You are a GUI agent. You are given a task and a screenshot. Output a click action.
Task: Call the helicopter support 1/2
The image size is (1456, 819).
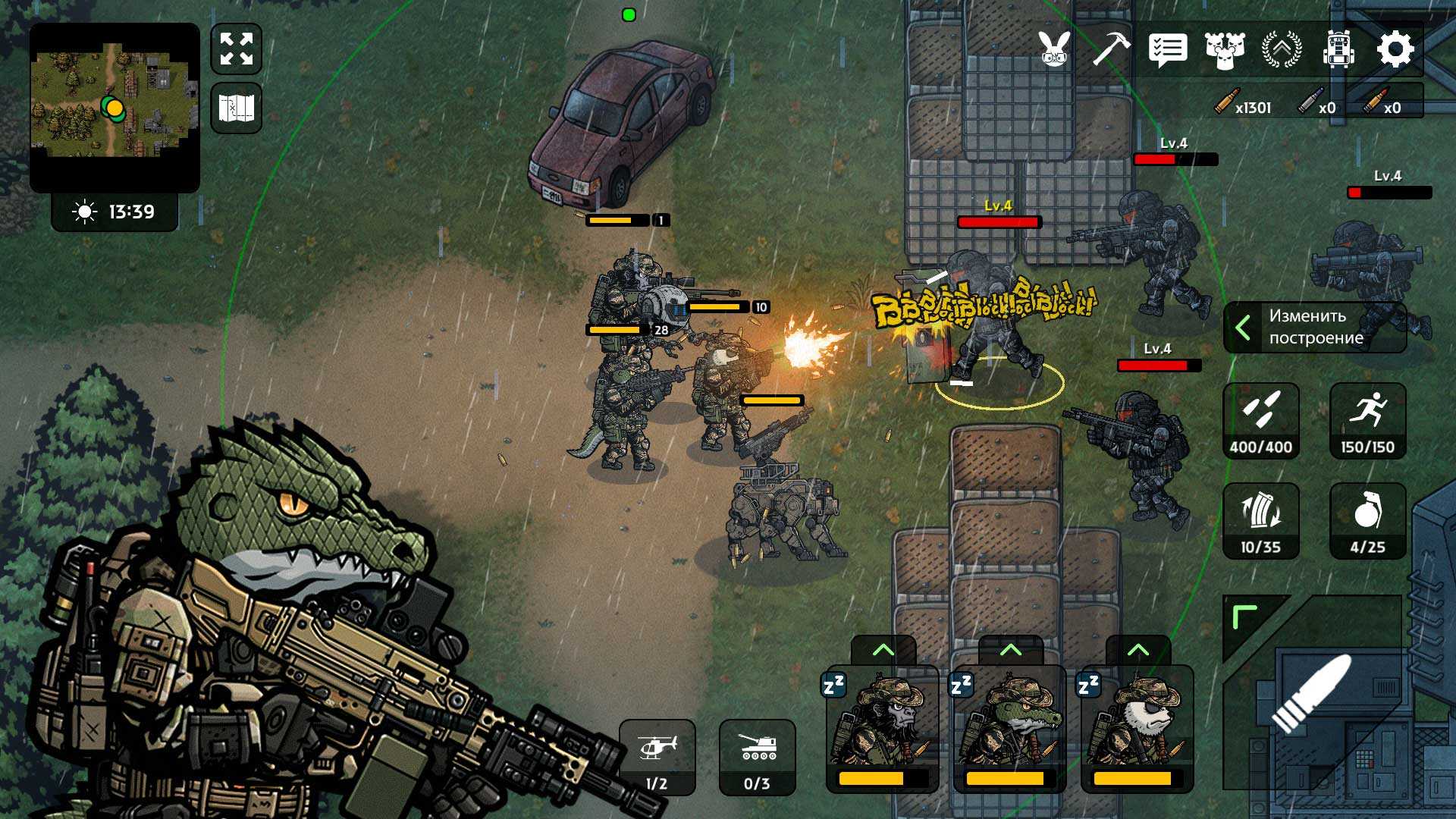click(657, 757)
